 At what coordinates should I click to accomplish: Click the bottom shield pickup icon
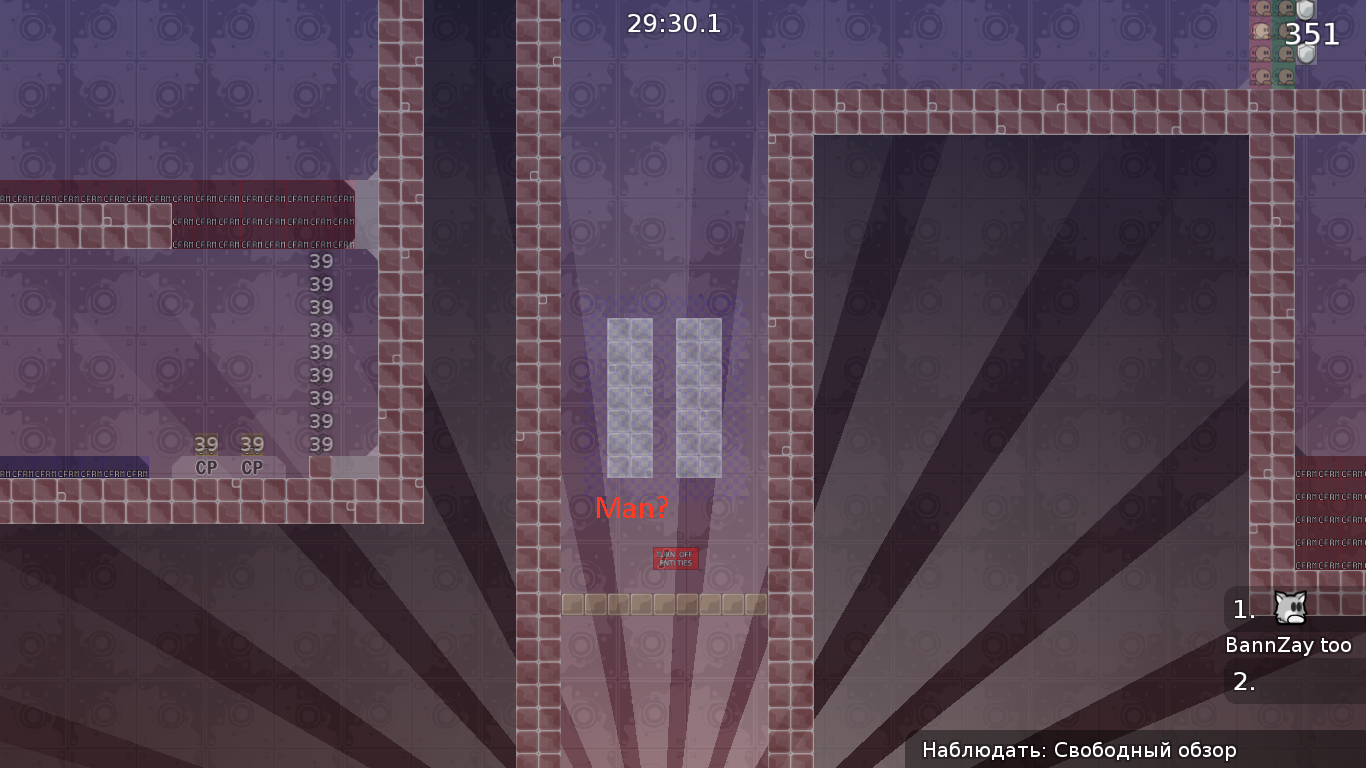click(x=1306, y=54)
